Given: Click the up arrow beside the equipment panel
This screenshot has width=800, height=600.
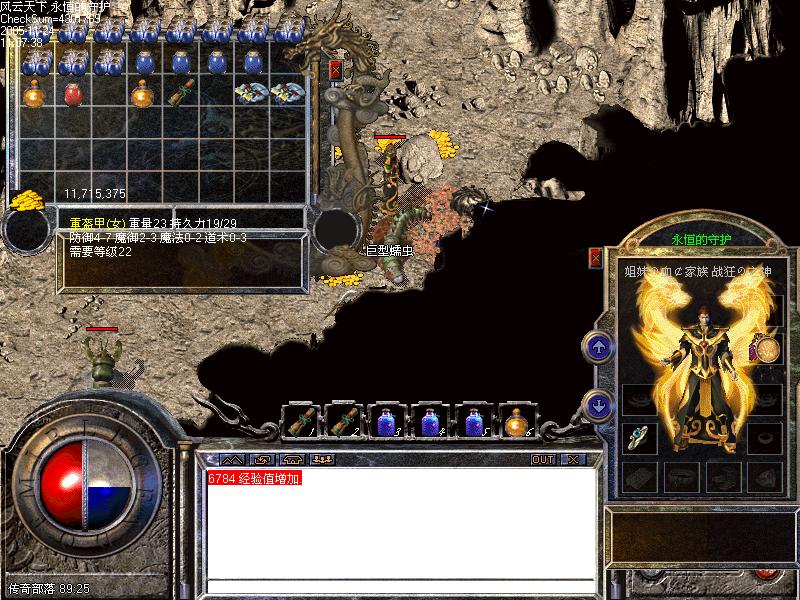Looking at the screenshot, I should [597, 347].
